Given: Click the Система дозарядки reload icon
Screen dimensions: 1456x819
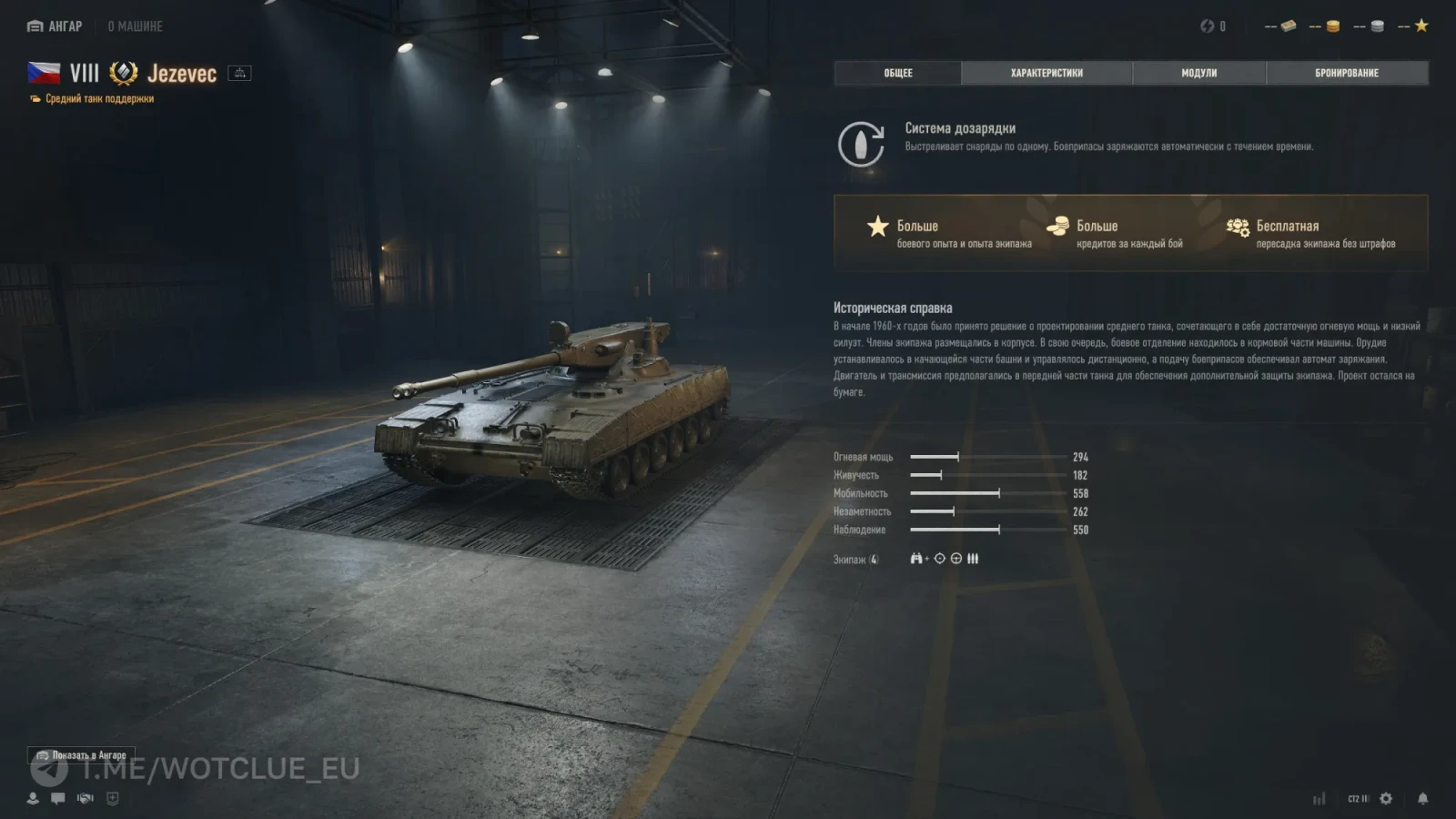Looking at the screenshot, I should coord(861,144).
